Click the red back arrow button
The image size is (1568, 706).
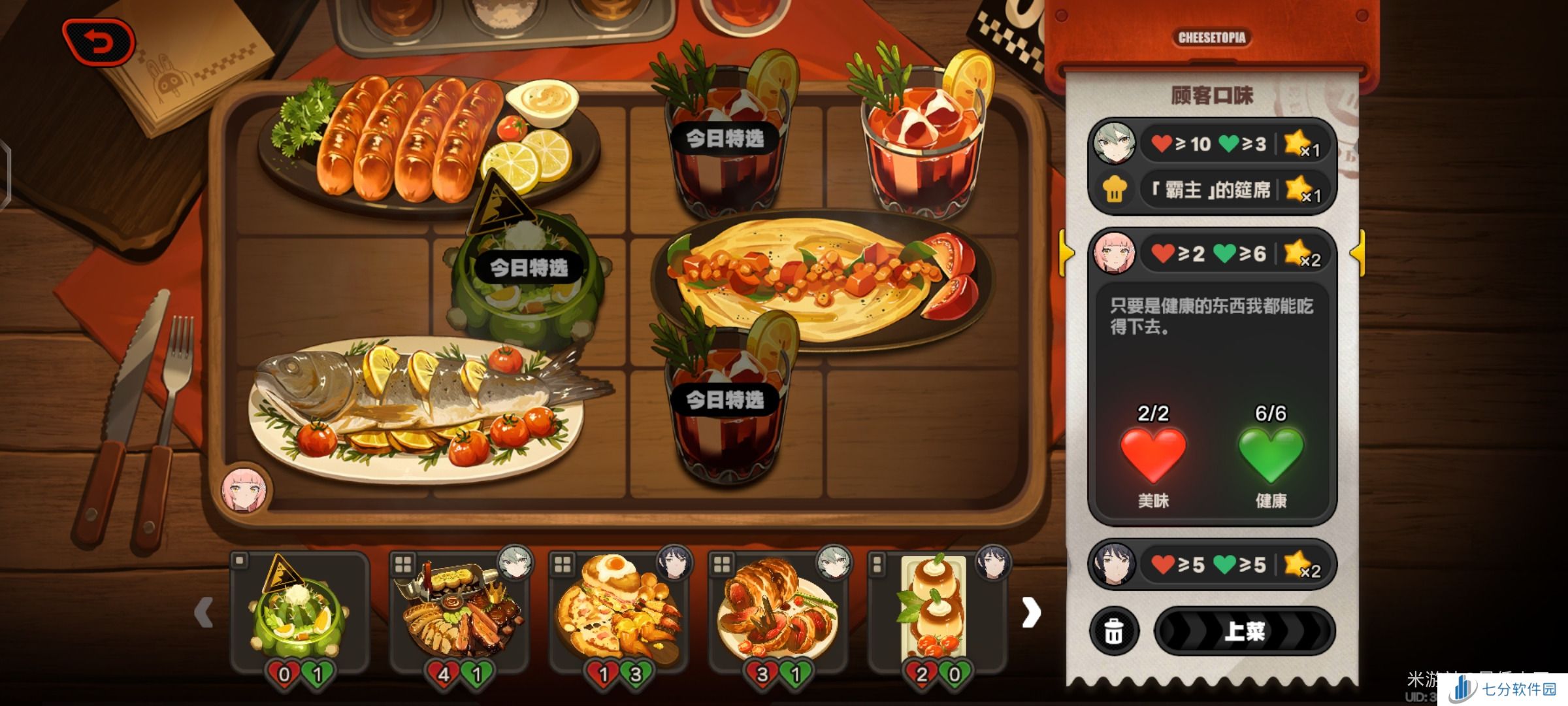point(99,43)
